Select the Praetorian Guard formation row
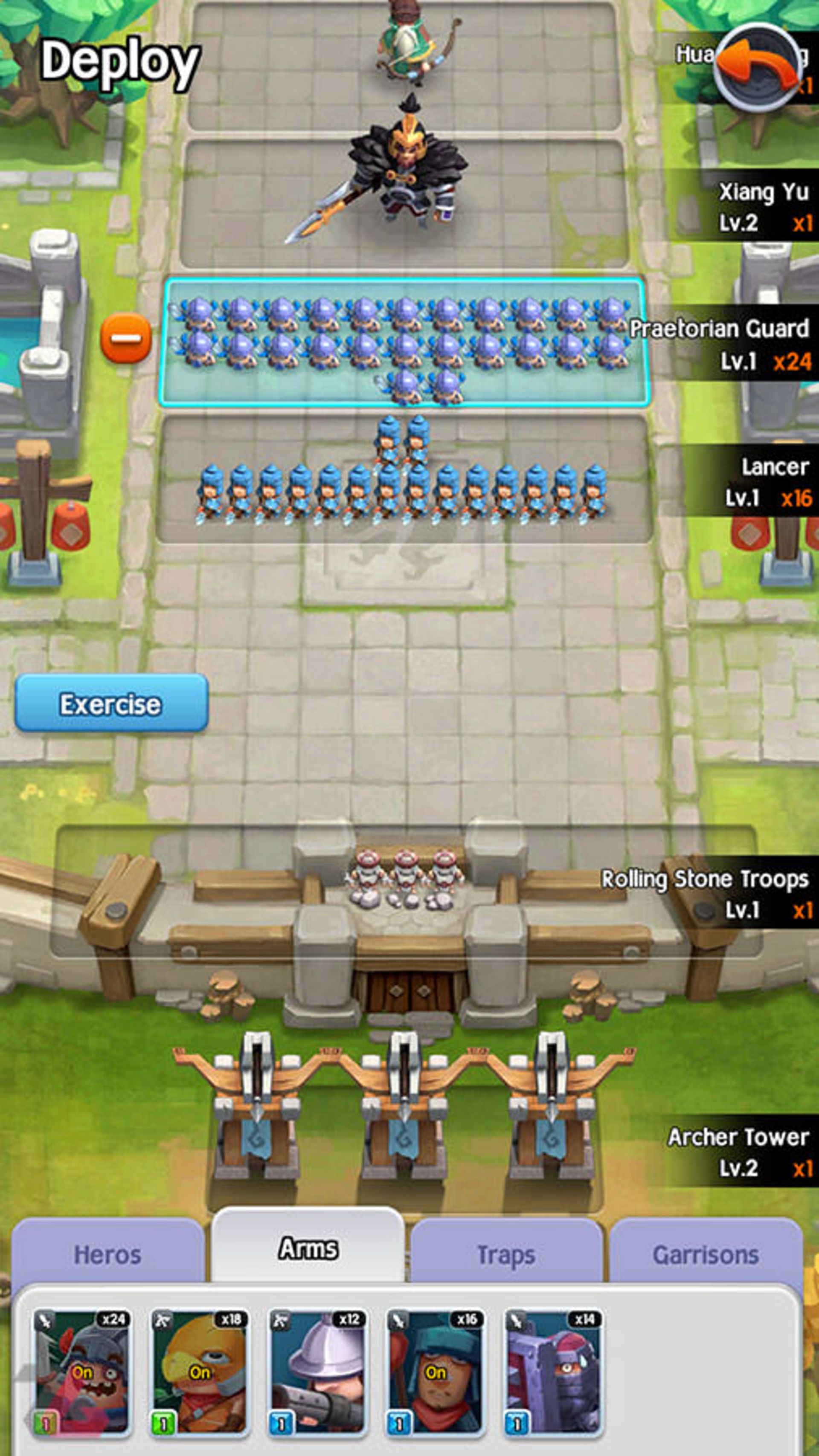The height and width of the screenshot is (1456, 819). pyautogui.click(x=403, y=342)
